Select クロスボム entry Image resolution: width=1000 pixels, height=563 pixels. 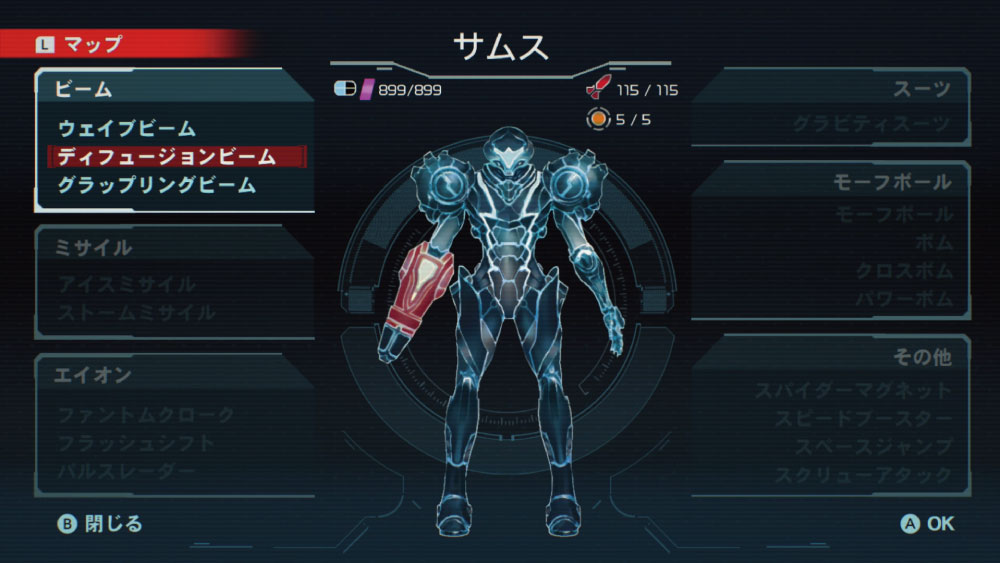click(904, 271)
